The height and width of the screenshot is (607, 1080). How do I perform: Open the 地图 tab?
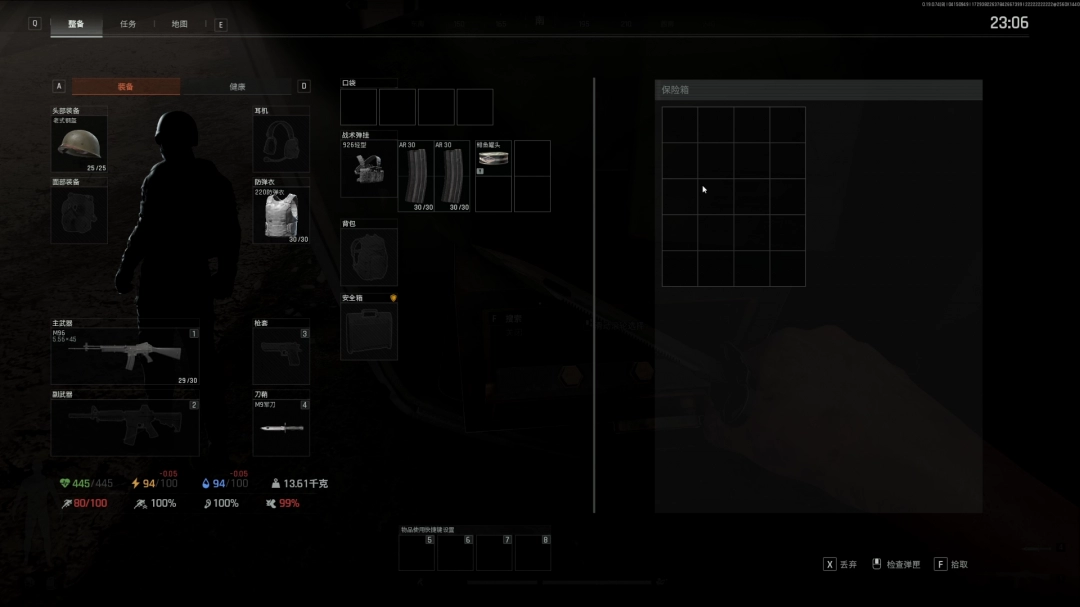(179, 24)
